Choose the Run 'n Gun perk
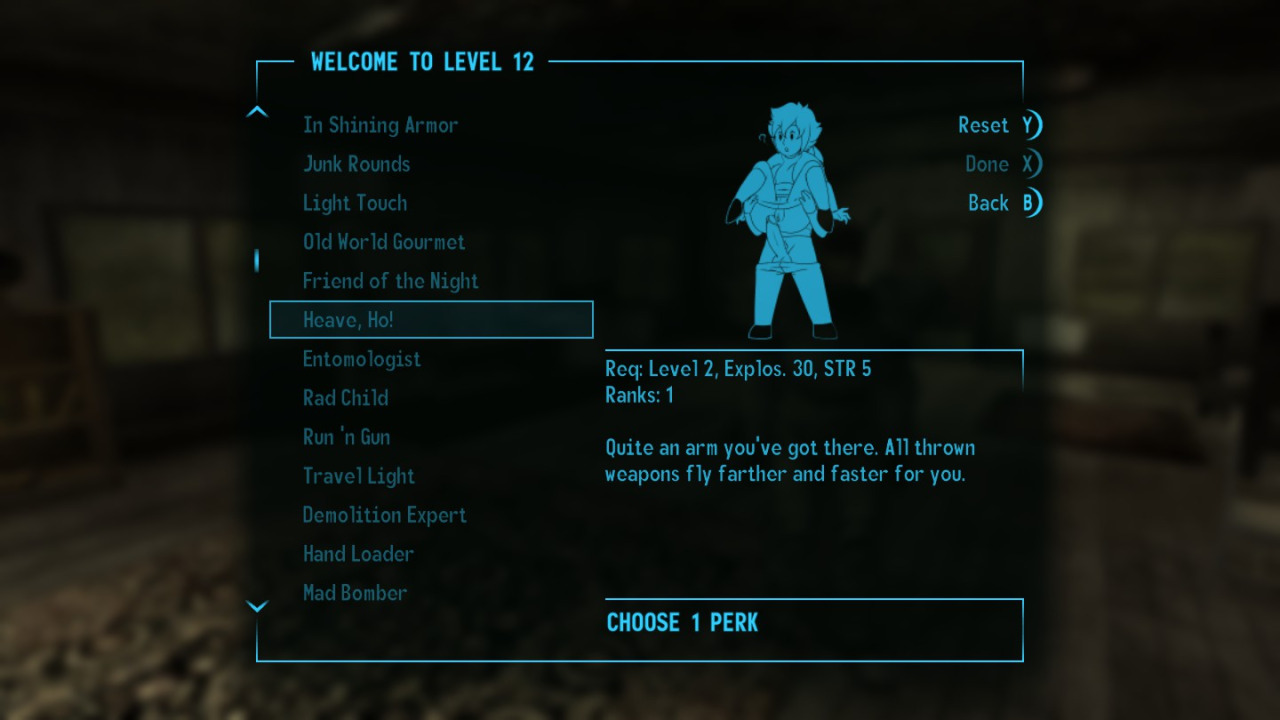The height and width of the screenshot is (720, 1280). pyautogui.click(x=346, y=437)
